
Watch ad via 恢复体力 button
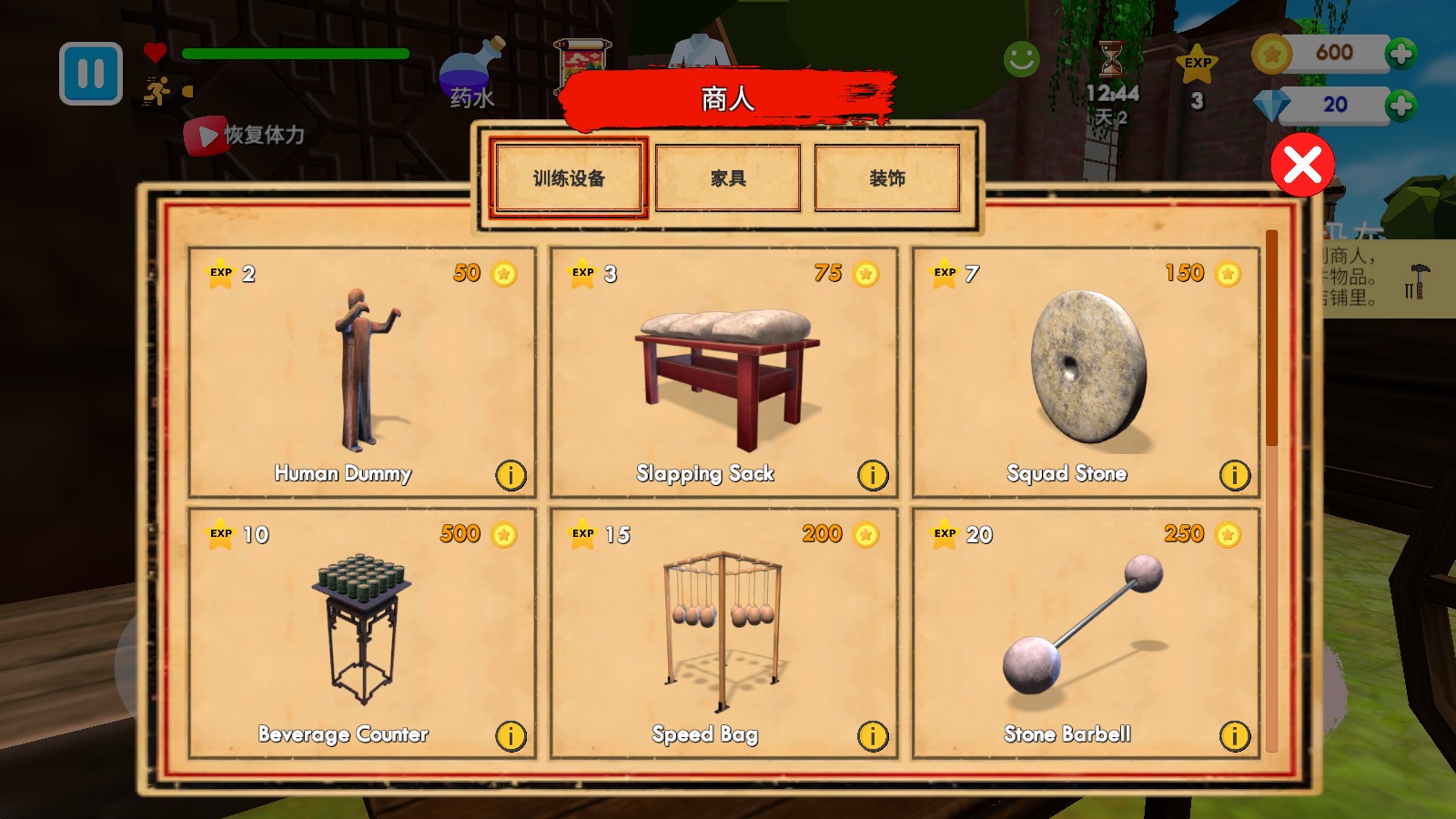[249, 134]
